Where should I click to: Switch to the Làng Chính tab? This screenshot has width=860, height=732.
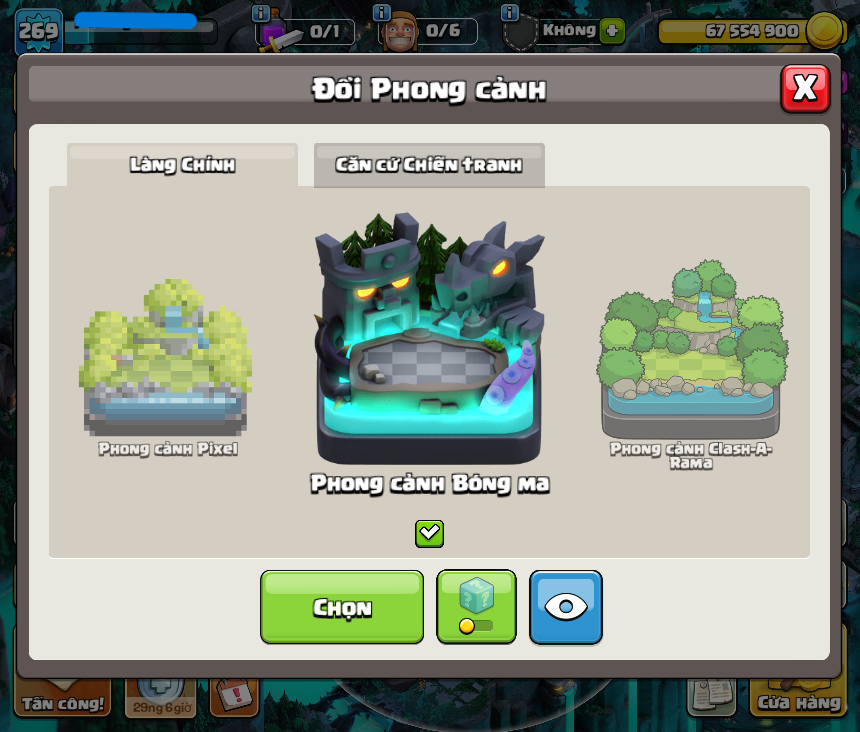(x=182, y=165)
